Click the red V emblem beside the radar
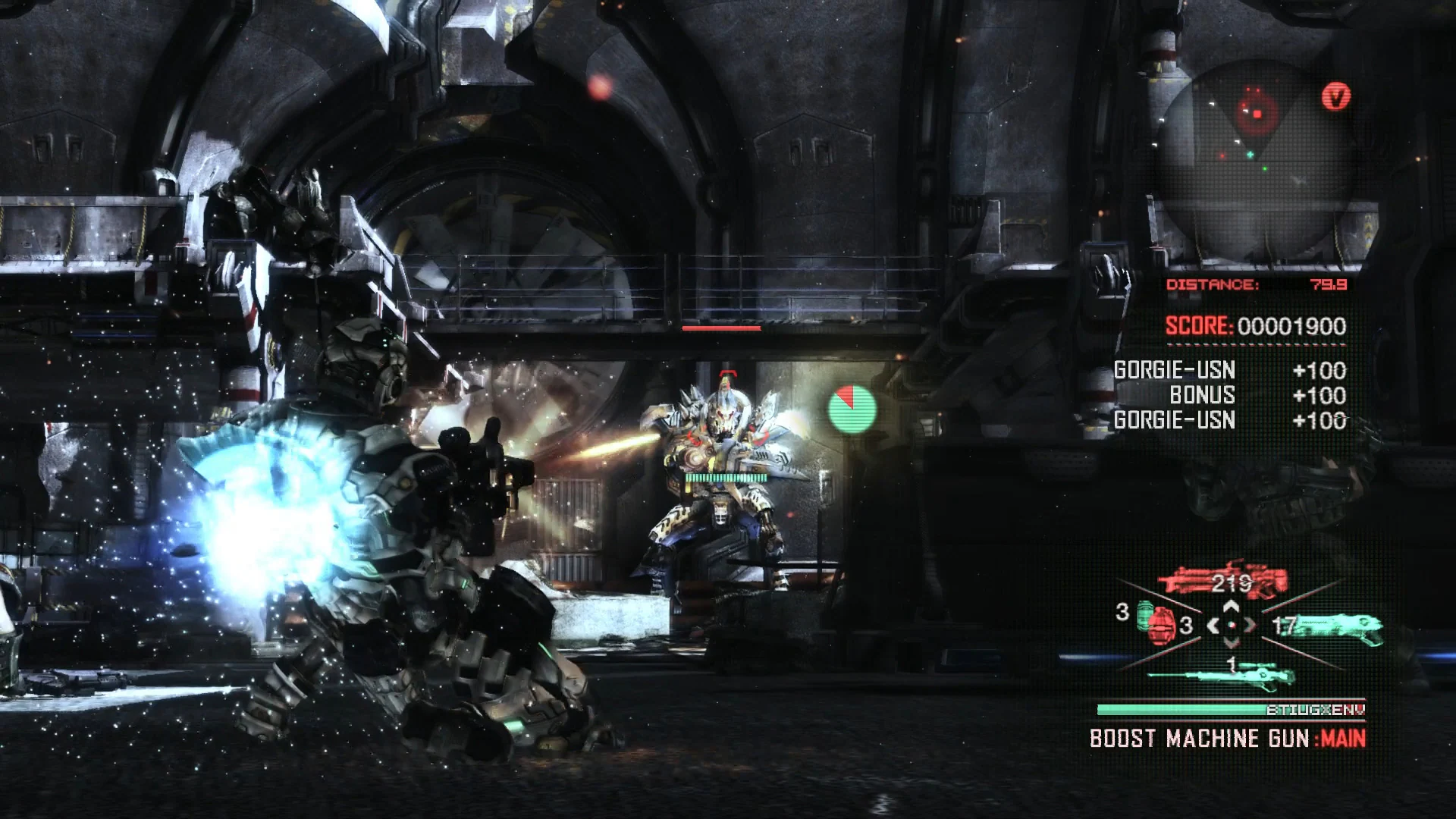1456x819 pixels. (x=1336, y=96)
